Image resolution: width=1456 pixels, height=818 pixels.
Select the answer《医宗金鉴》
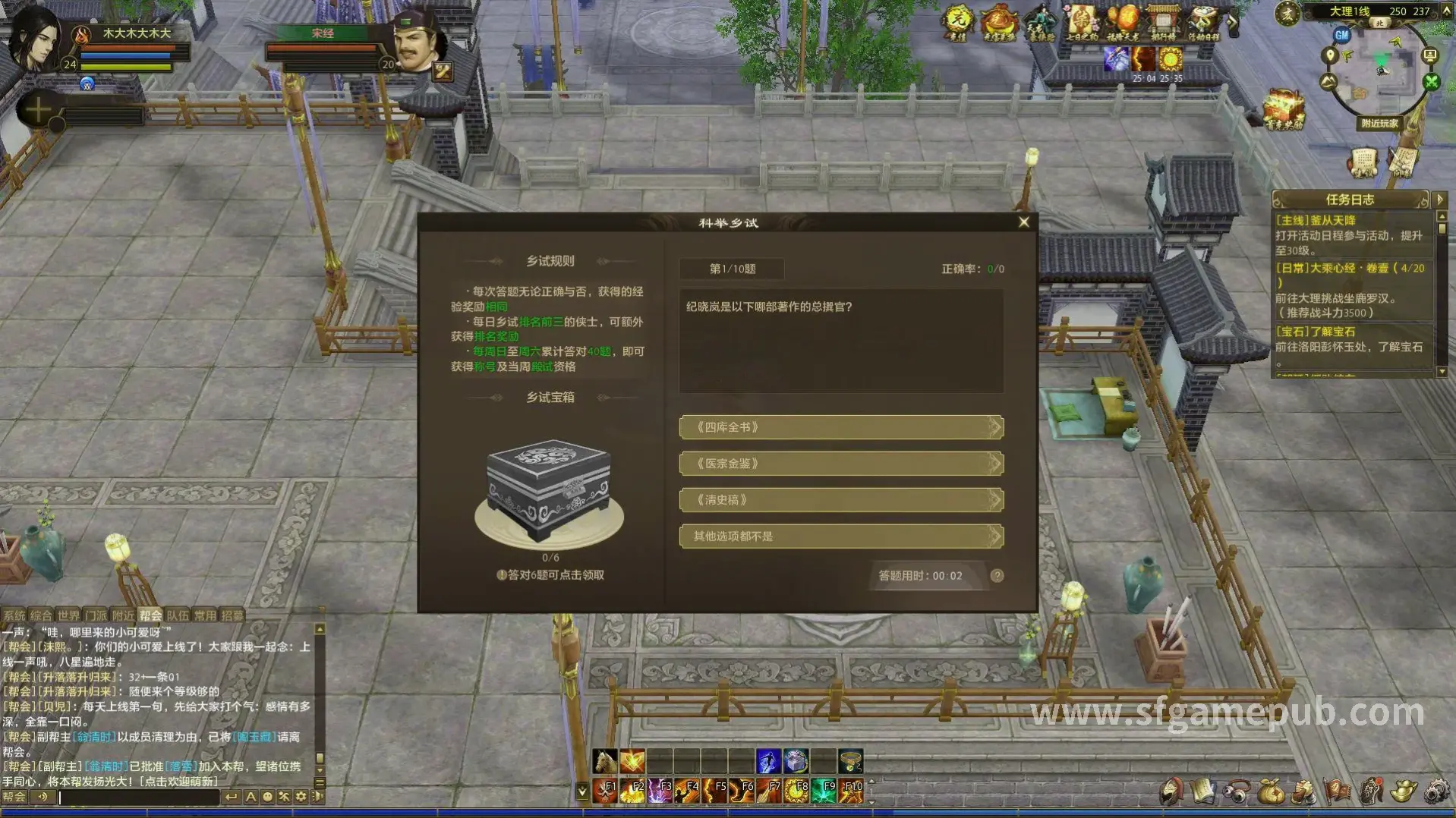[x=840, y=464]
